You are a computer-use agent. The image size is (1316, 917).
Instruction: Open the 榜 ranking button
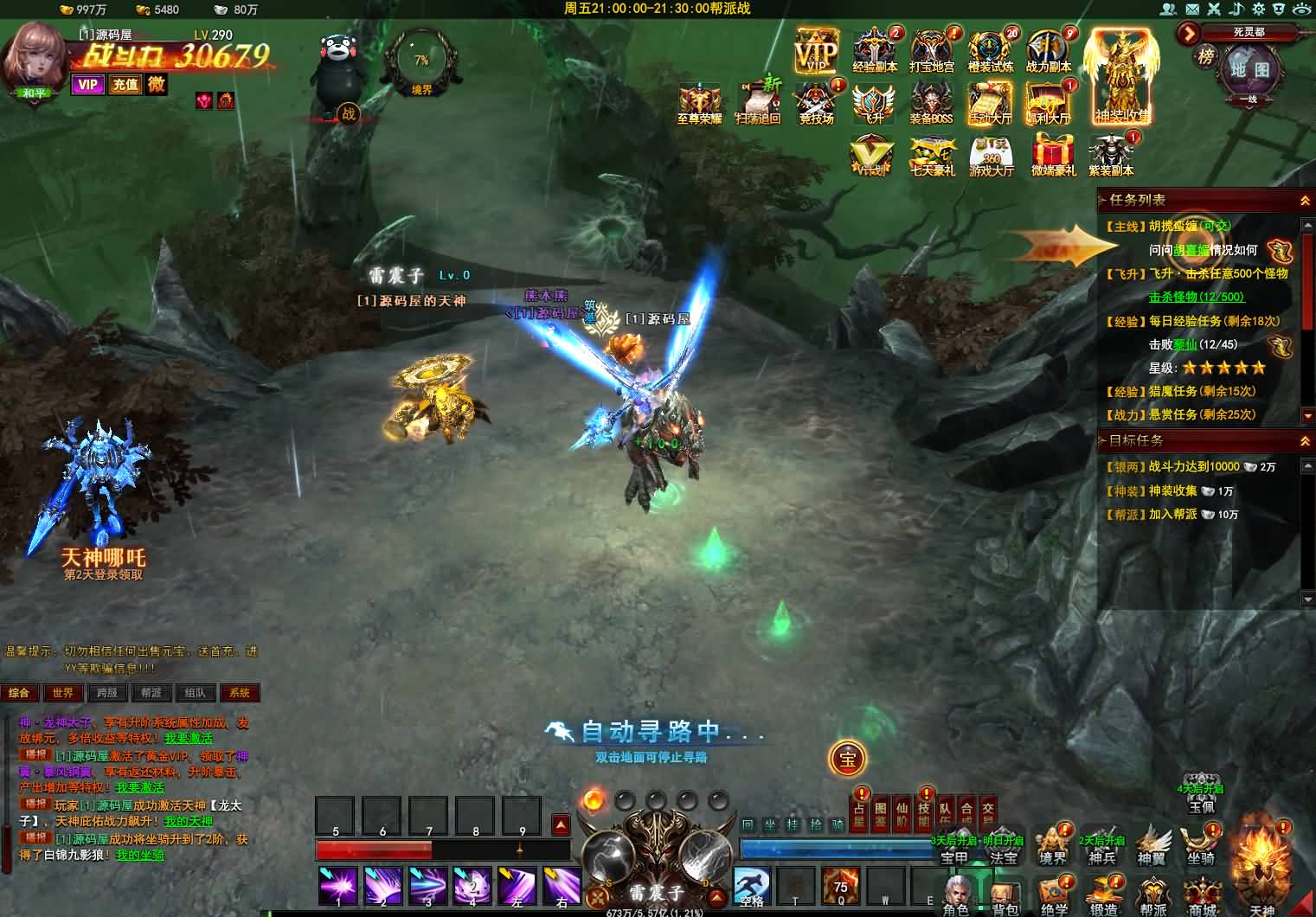click(x=1205, y=57)
